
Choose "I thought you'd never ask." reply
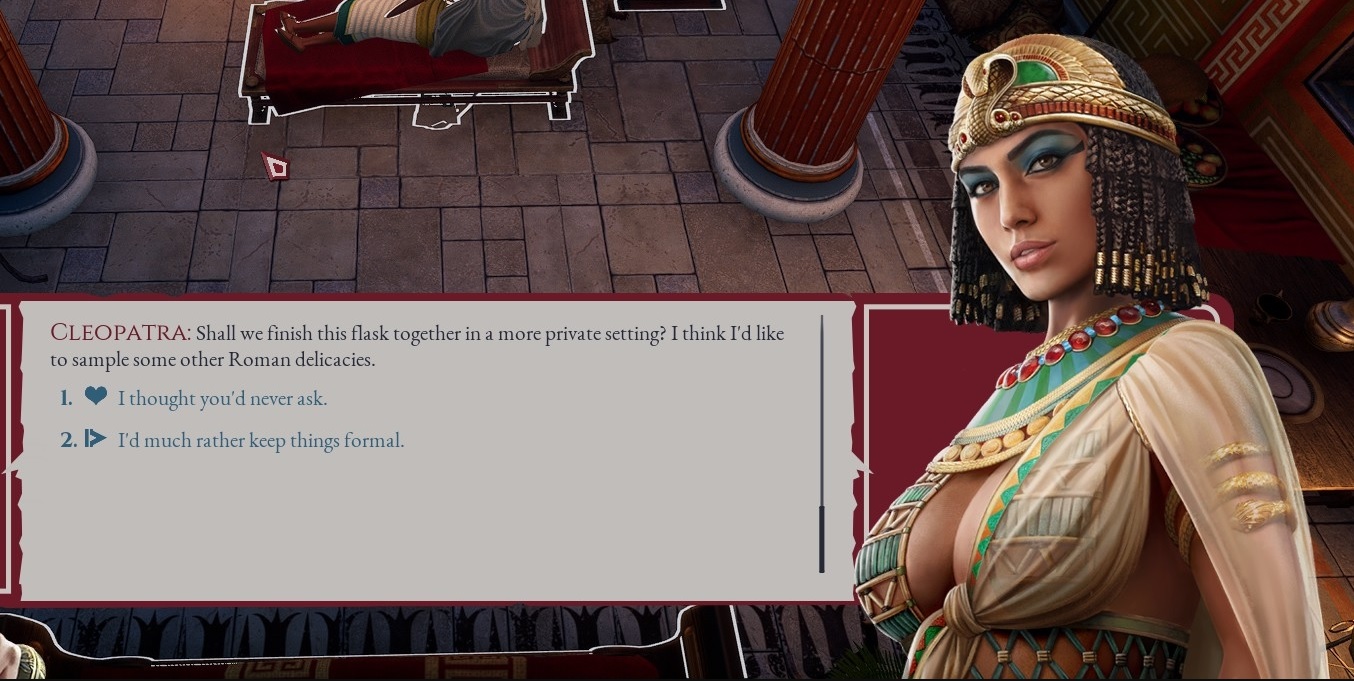tap(222, 399)
